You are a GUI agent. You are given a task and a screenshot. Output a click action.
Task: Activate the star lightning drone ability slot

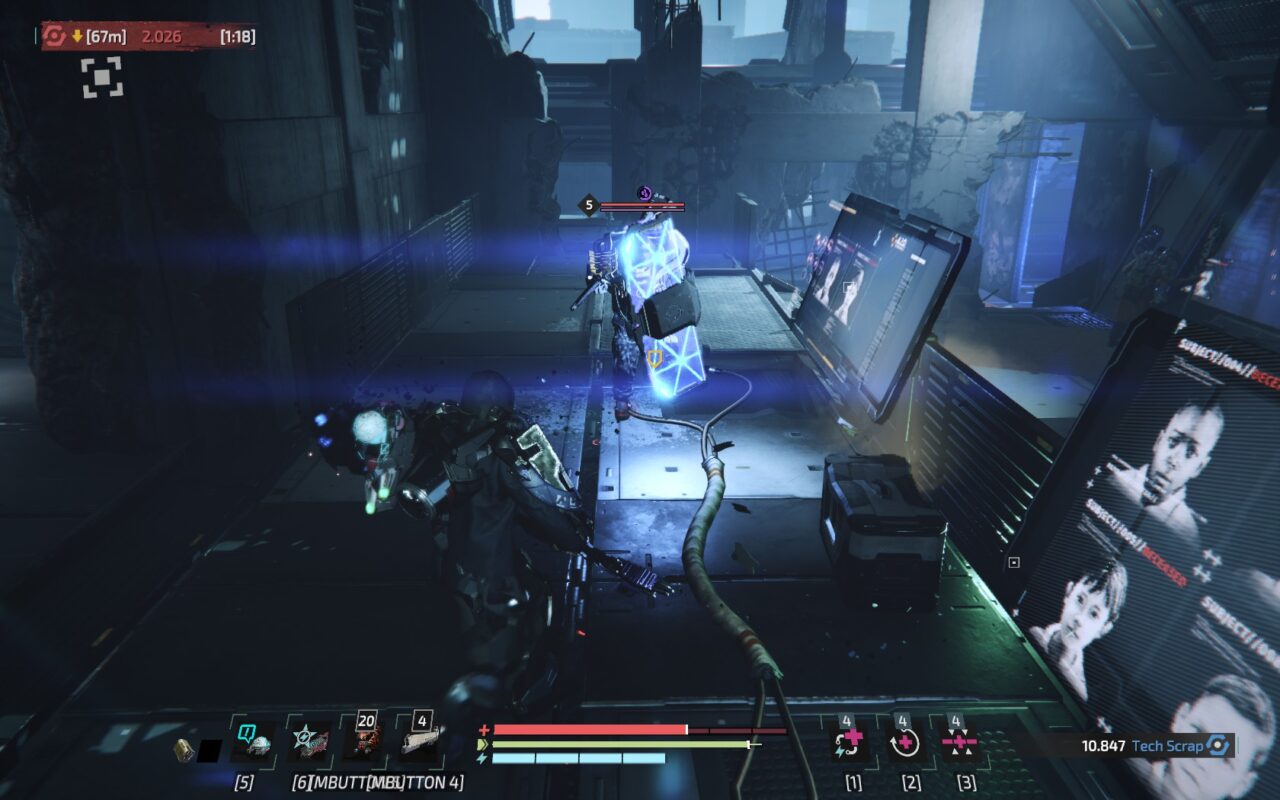pyautogui.click(x=307, y=742)
